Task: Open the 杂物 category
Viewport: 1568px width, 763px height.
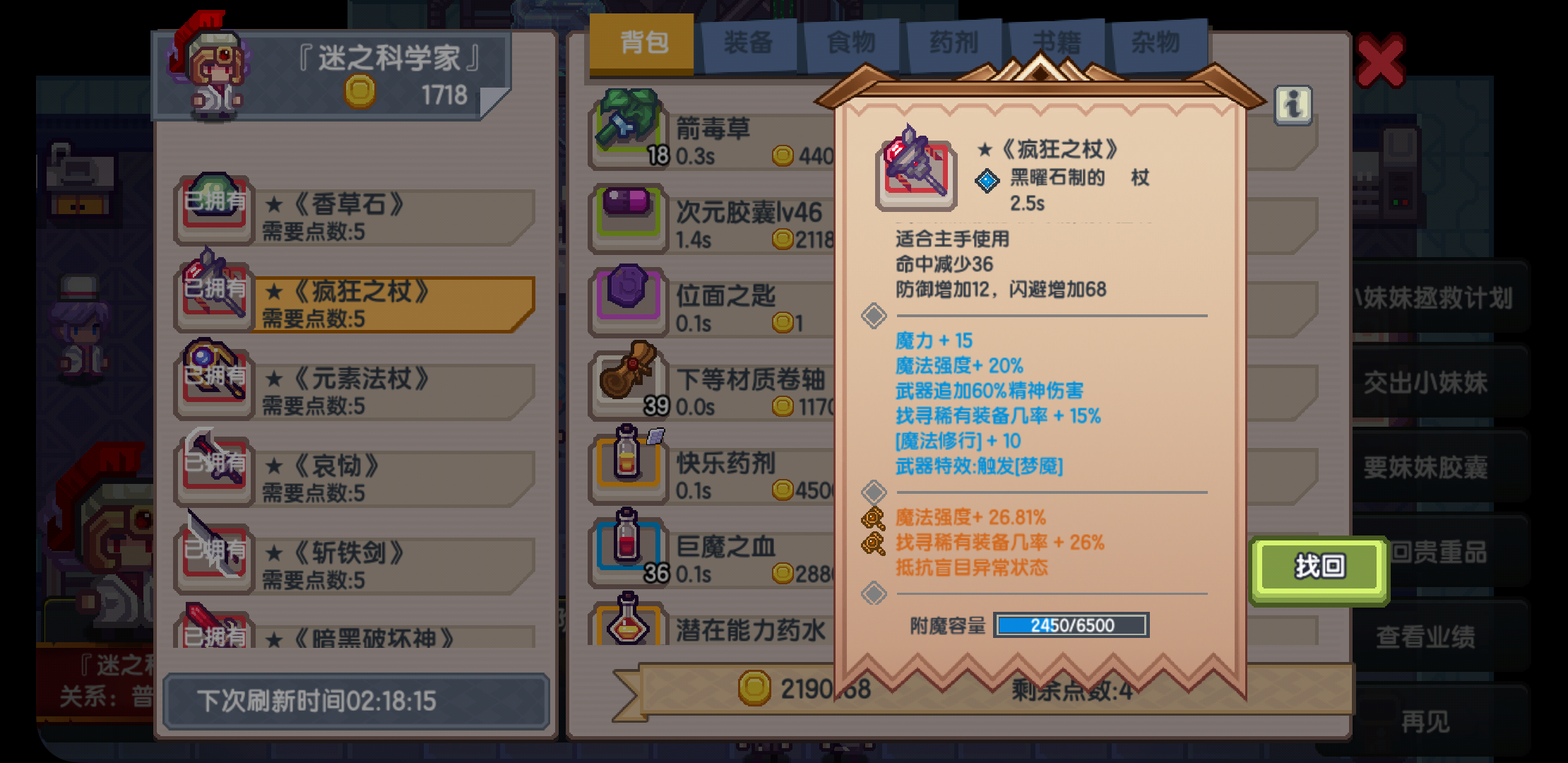Action: coord(1159,41)
